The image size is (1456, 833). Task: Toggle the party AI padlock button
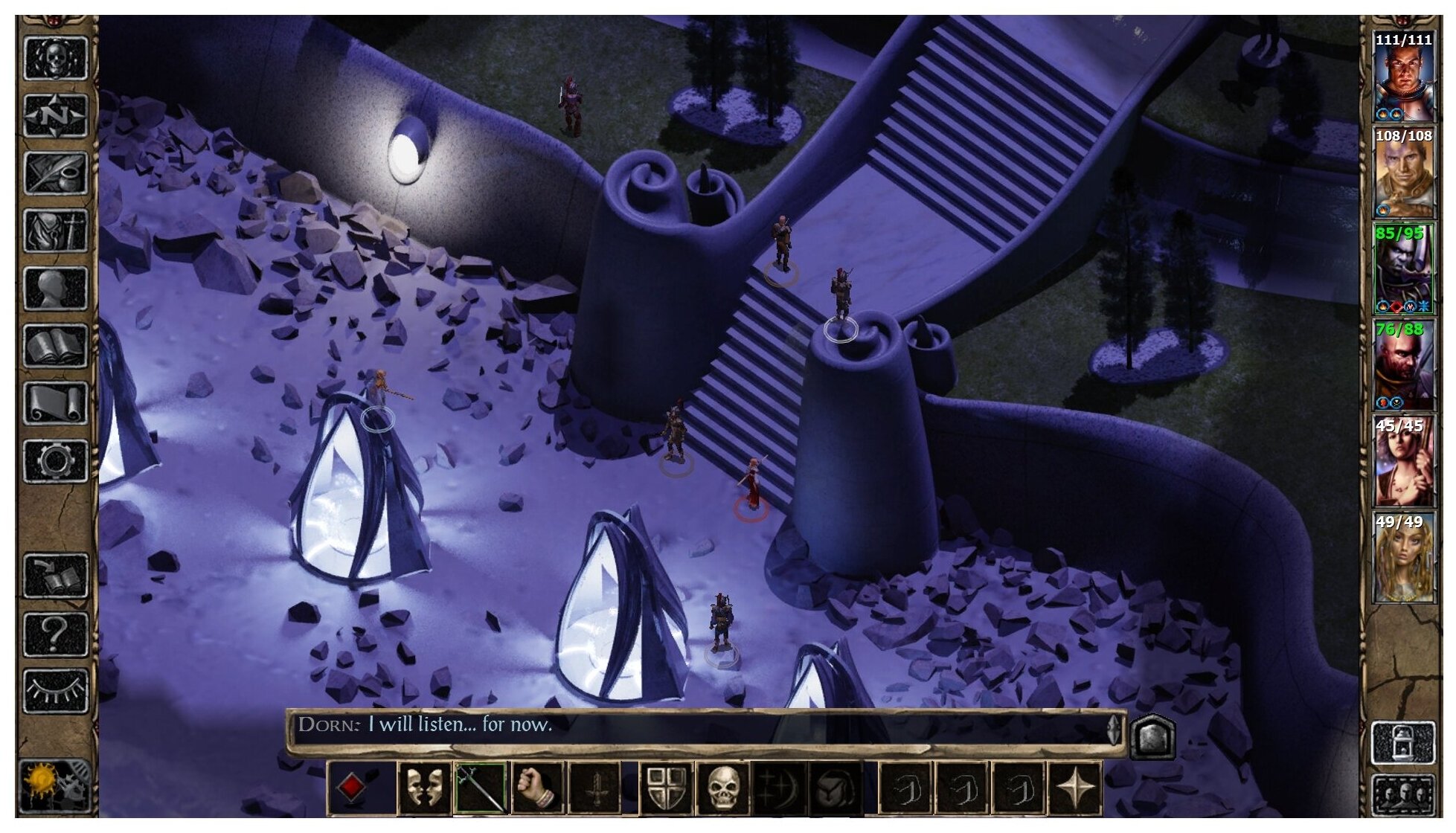1403,742
